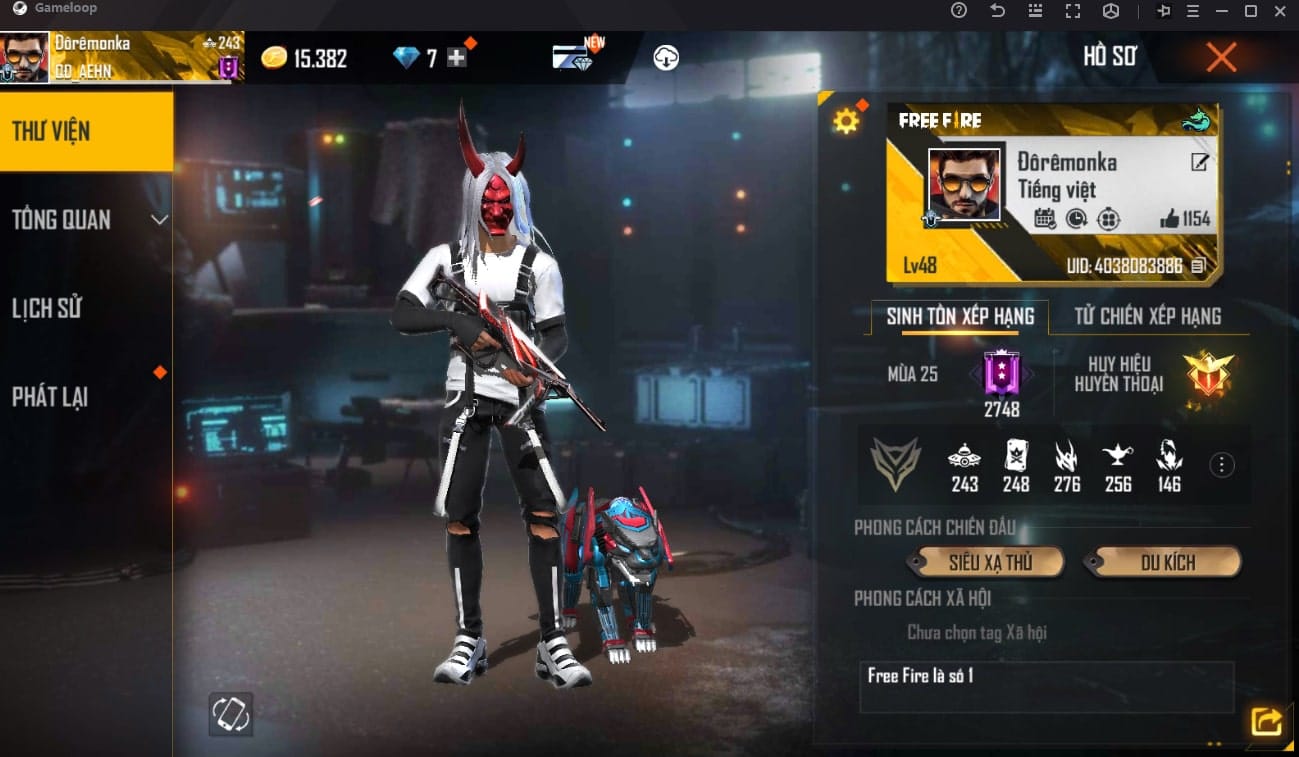This screenshot has height=757, width=1299.
Task: Toggle fullscreen mode in Gameloop titlebar
Action: click(x=1073, y=11)
